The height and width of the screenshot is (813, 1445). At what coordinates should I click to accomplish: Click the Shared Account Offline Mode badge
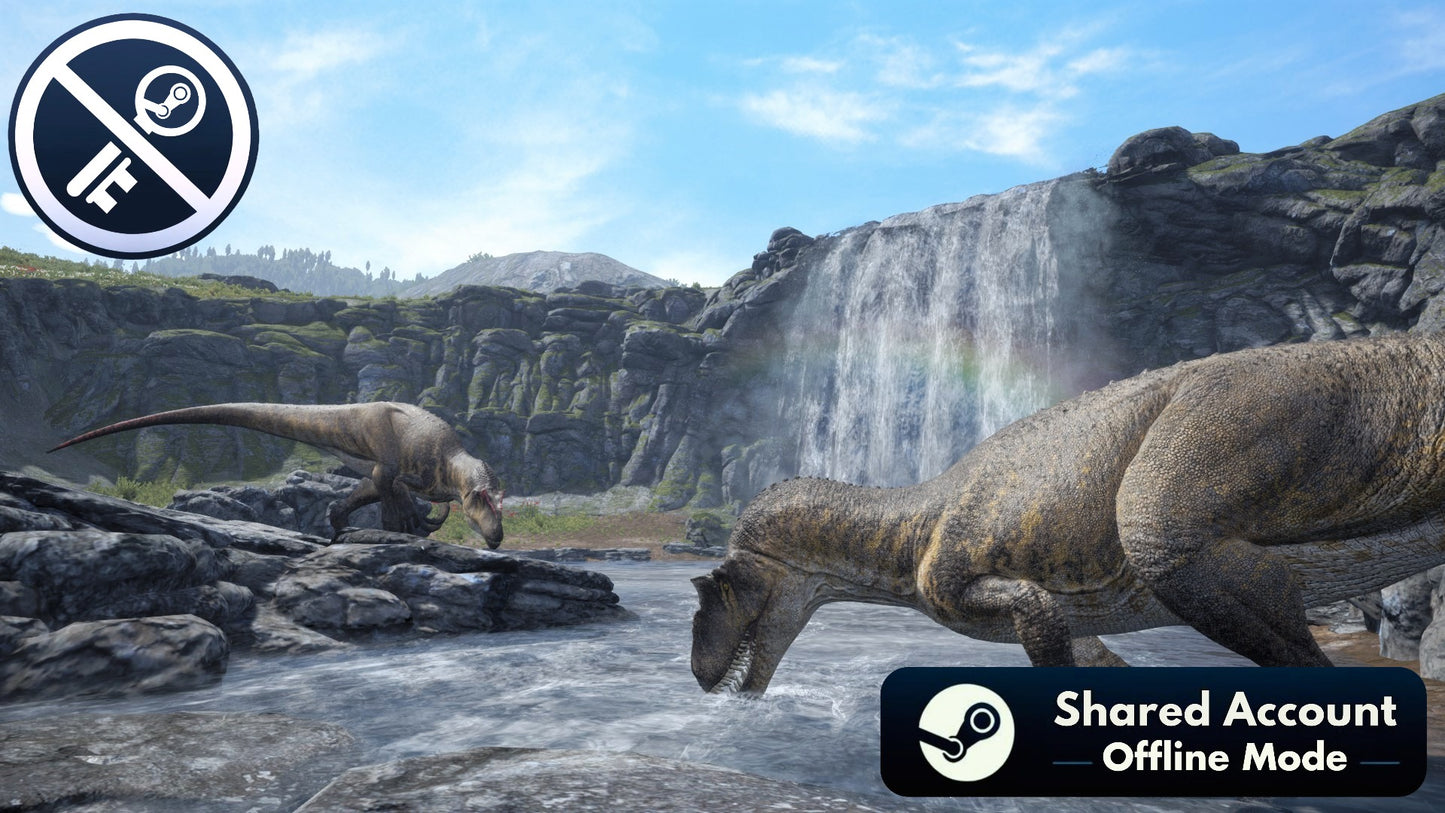(1152, 732)
